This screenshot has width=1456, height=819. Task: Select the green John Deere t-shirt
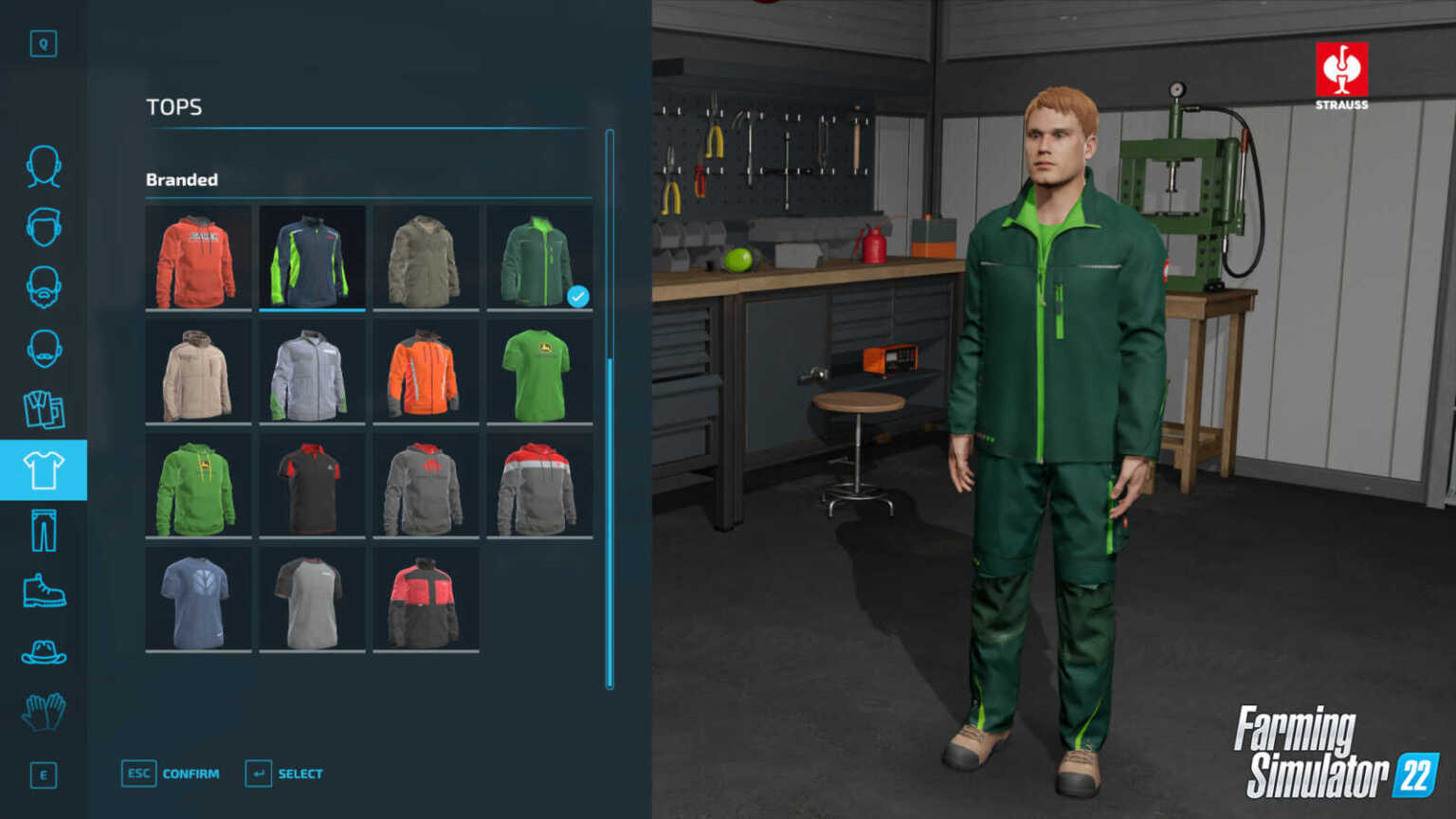tap(538, 371)
